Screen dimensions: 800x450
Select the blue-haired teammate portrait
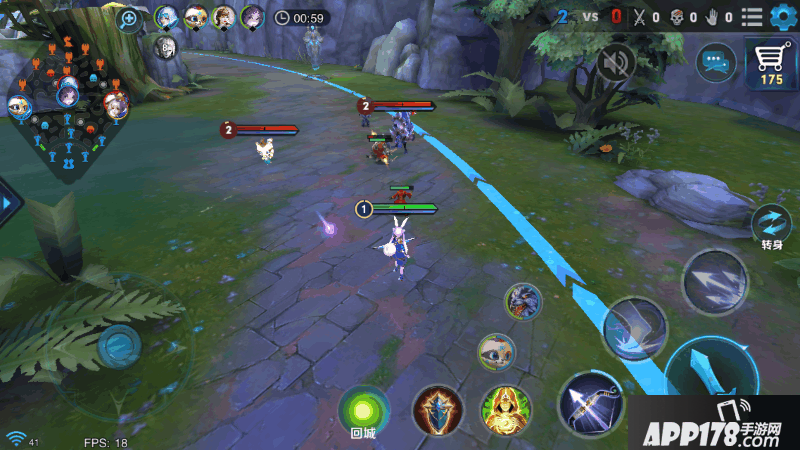[167, 17]
